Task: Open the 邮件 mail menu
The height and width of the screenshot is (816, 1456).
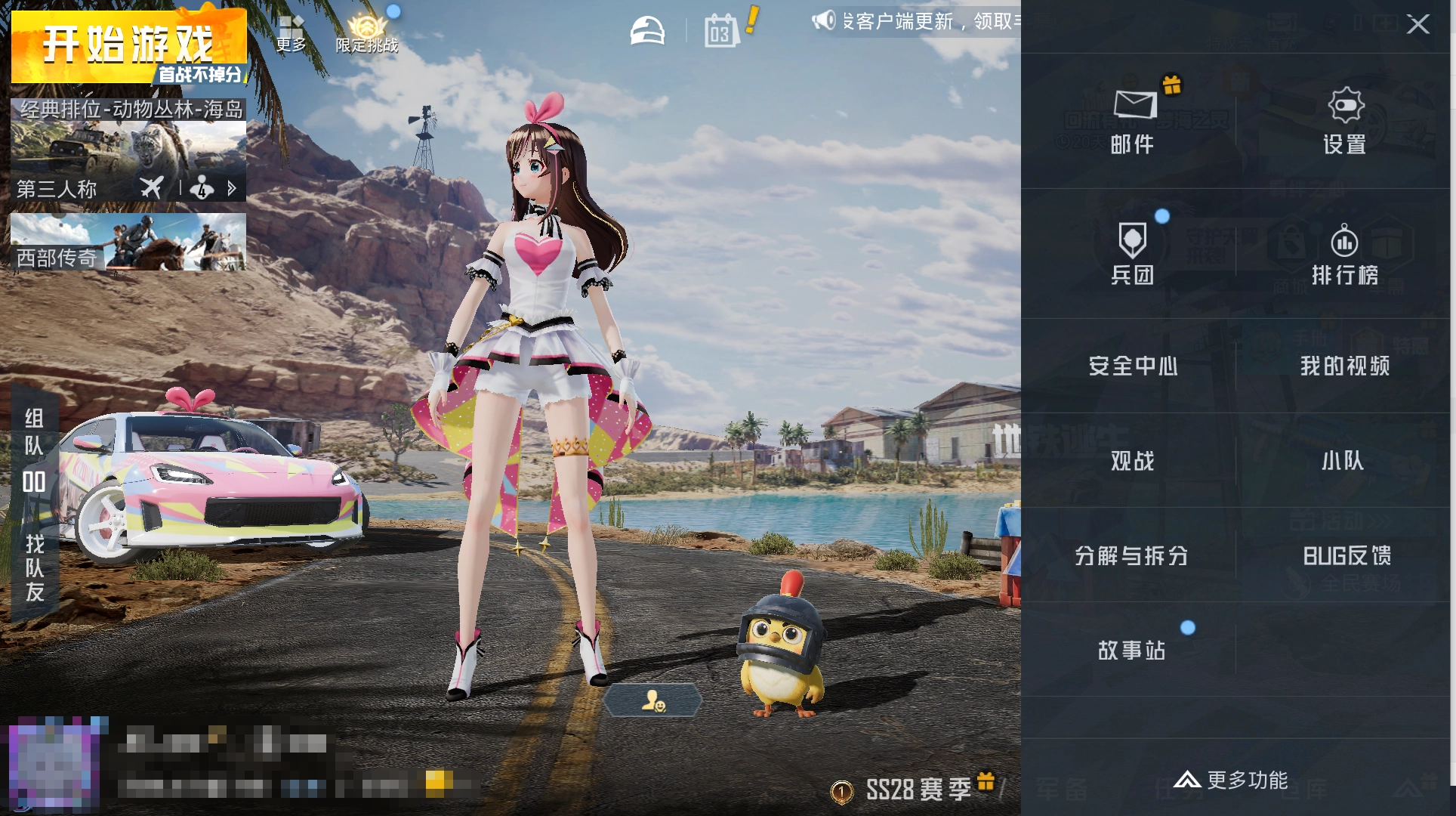Action: (1132, 121)
